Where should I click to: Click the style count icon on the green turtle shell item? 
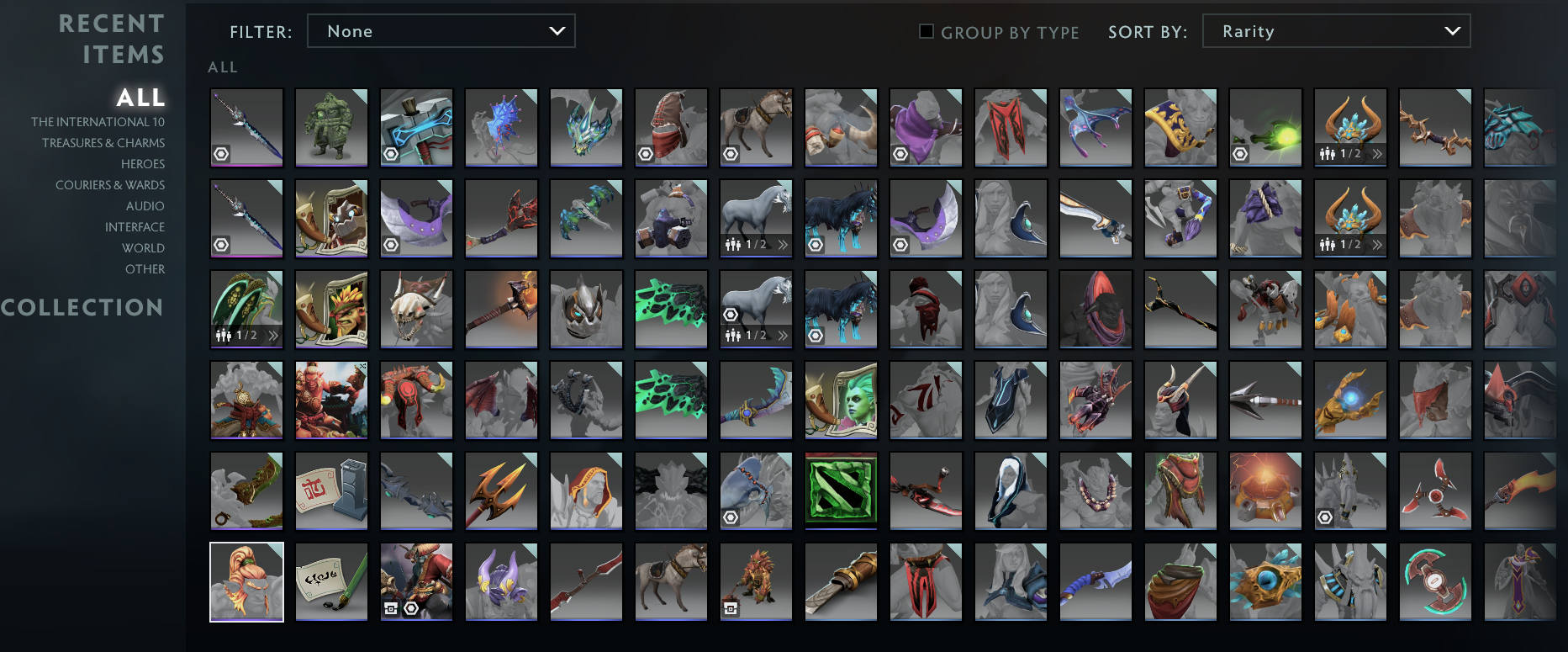224,336
